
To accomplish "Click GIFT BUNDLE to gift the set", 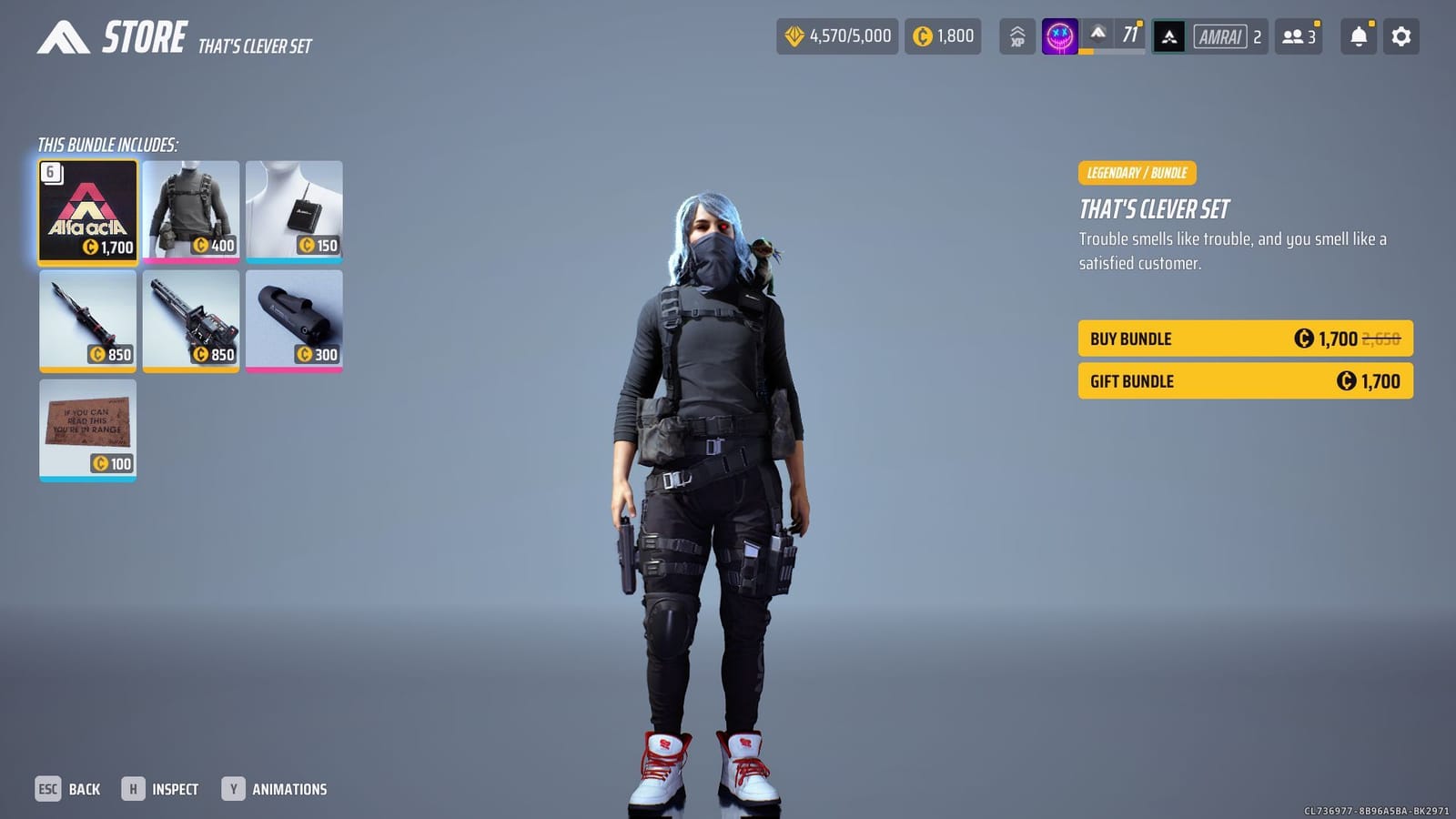I will (1244, 381).
